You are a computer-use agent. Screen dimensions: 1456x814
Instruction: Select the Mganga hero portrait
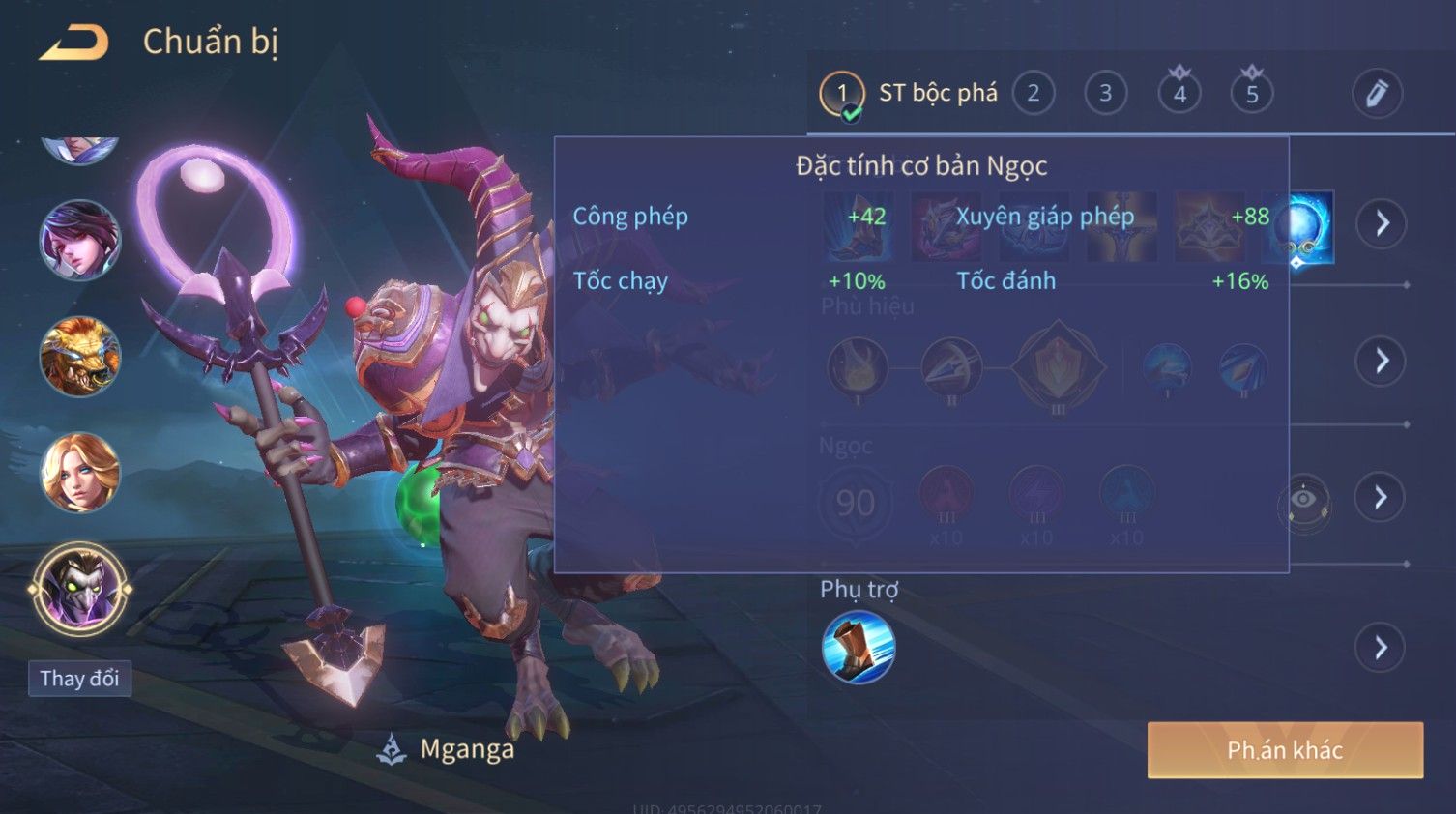click(x=80, y=589)
